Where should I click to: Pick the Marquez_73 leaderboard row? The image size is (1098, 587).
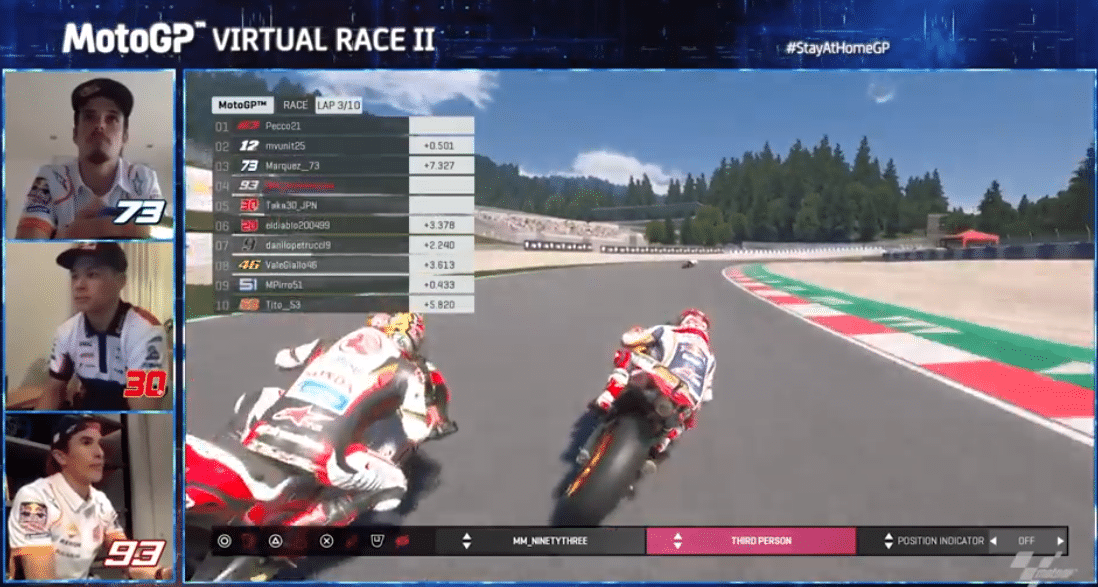click(x=310, y=166)
